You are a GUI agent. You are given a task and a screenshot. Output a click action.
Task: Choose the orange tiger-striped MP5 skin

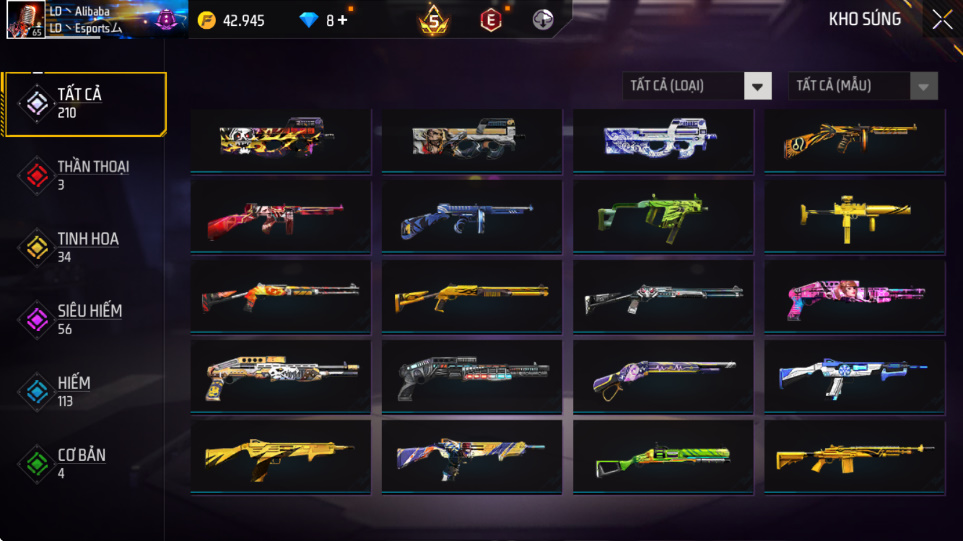pos(854,139)
